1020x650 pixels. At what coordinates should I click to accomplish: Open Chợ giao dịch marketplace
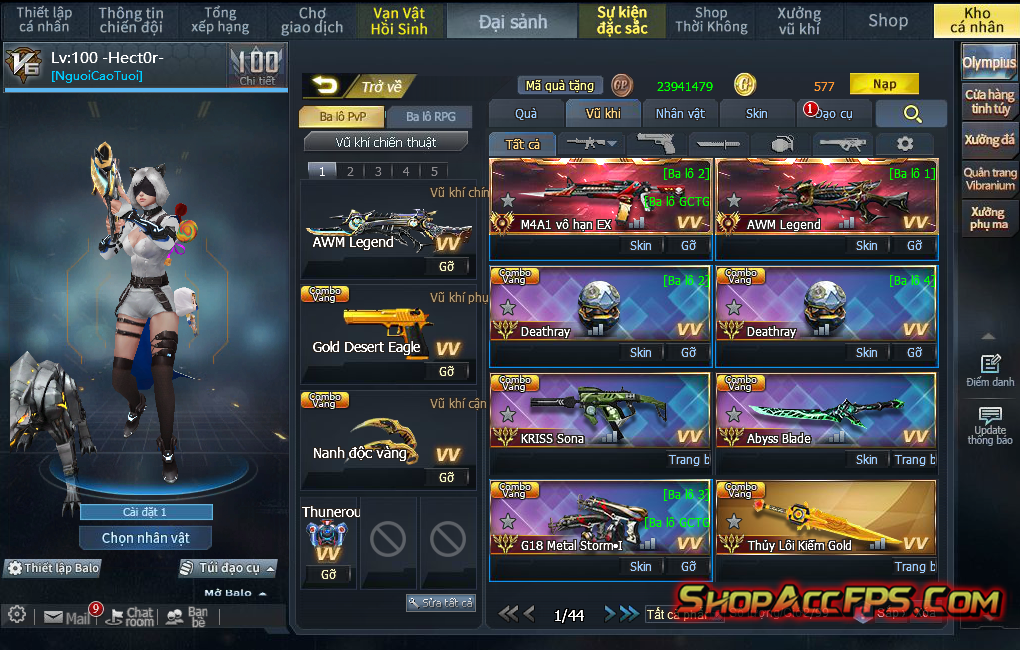[312, 21]
